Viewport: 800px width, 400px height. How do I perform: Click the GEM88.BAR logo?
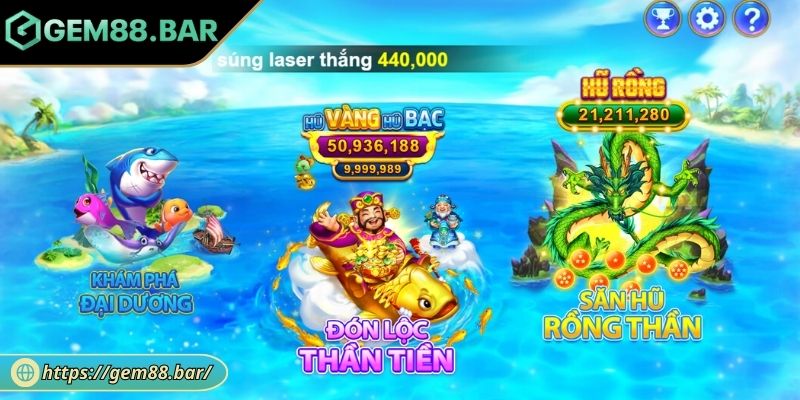click(x=112, y=30)
